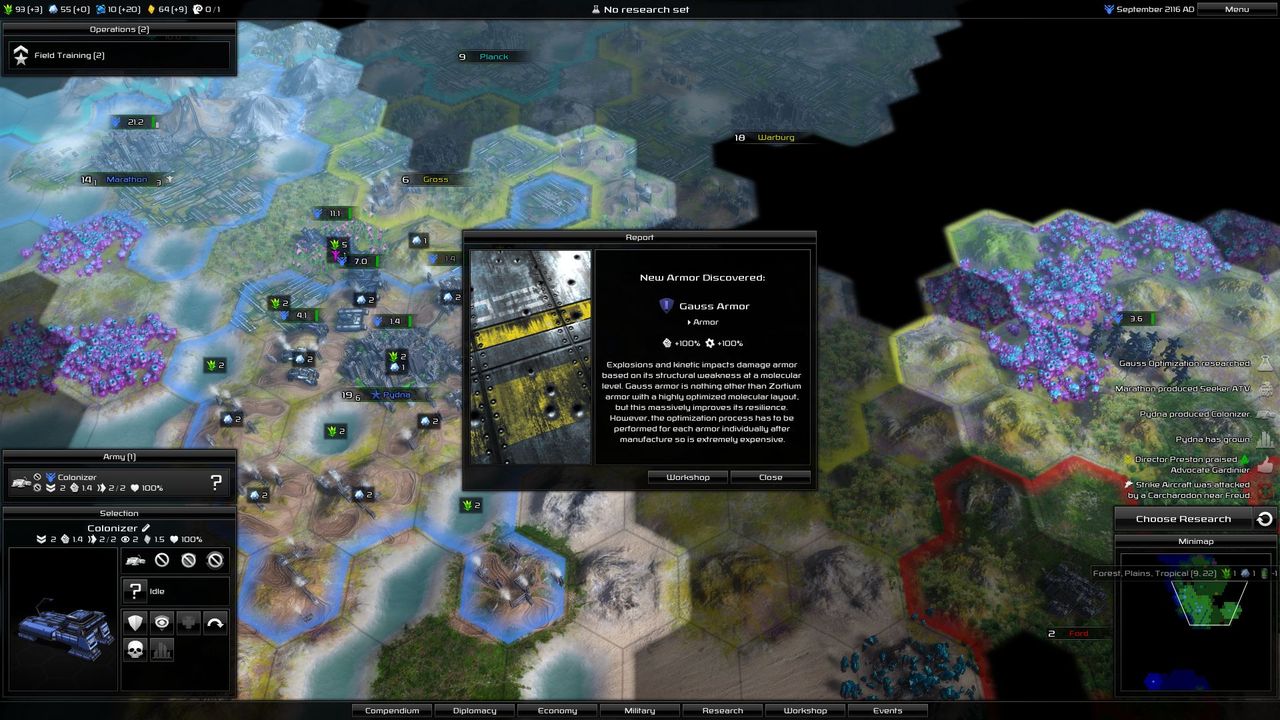Screen dimensions: 1280x720
Task: Enable the largest prohibition order toggle
Action: 217,560
